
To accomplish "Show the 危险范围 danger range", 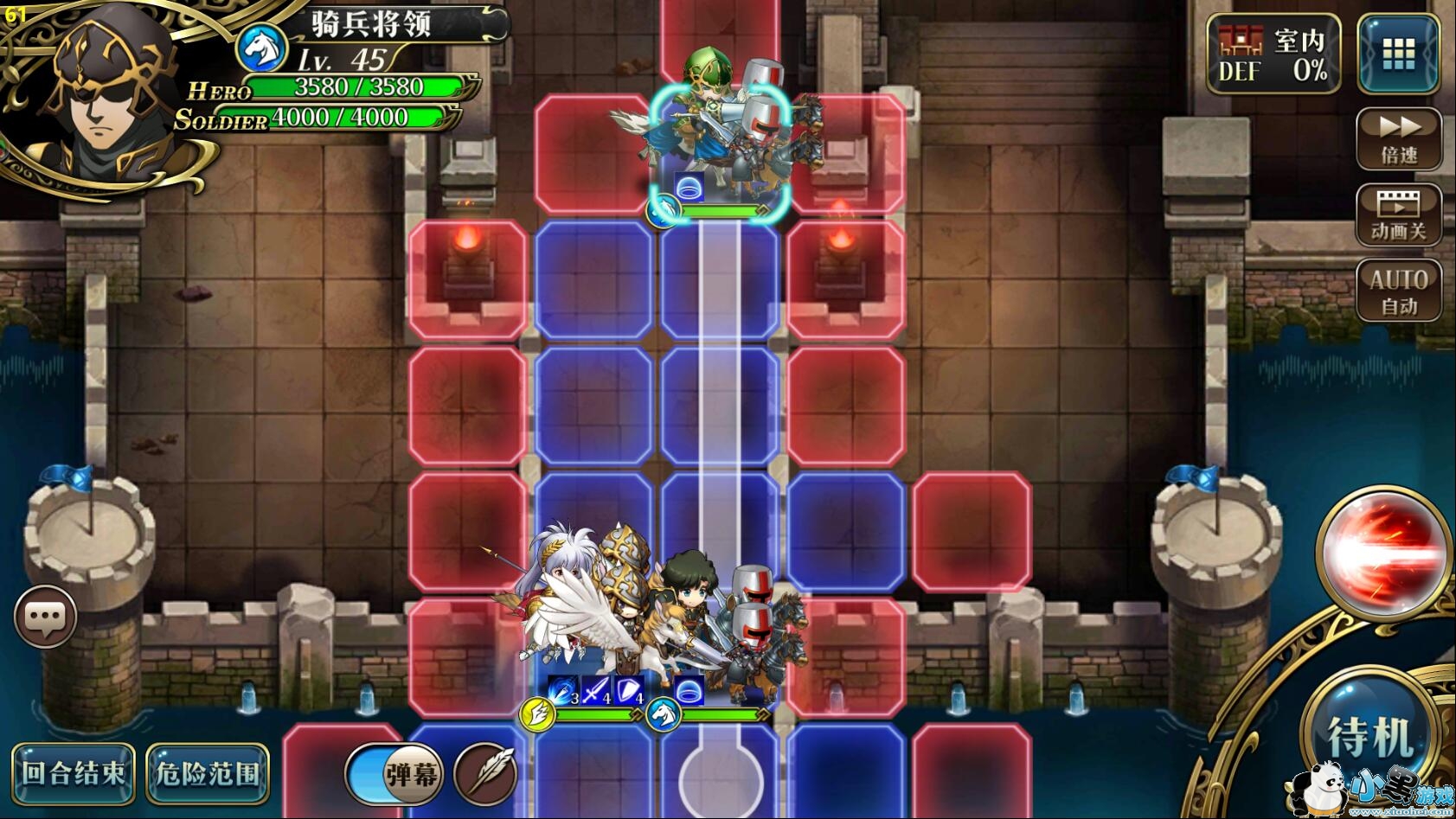I will point(208,772).
